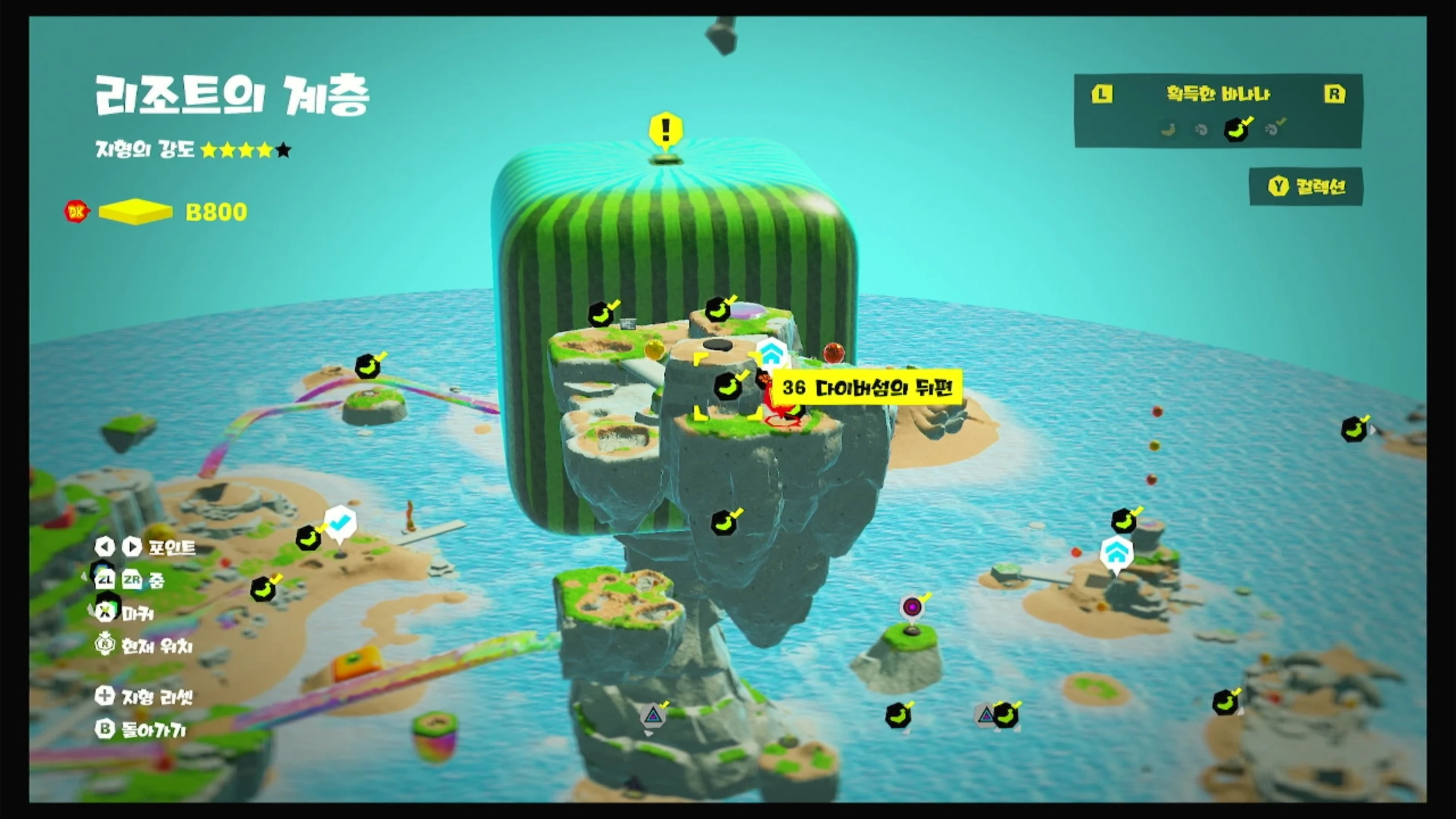Viewport: 1456px width, 819px height.
Task: Open the 컬렉션 collection panel
Action: pos(1306,187)
